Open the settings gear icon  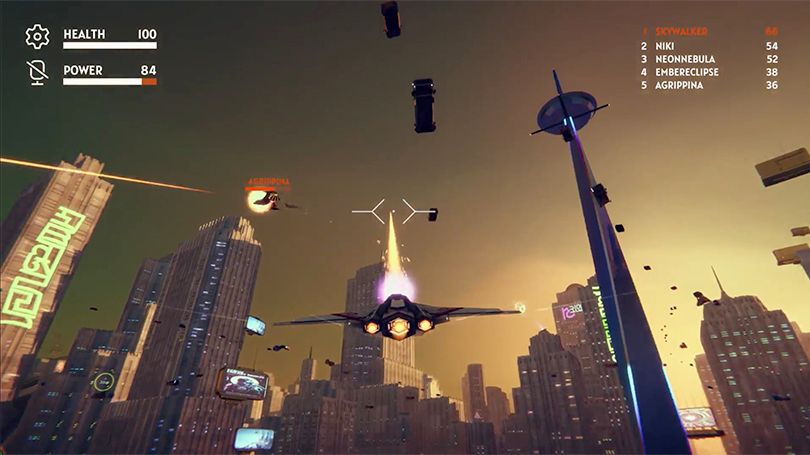37,38
